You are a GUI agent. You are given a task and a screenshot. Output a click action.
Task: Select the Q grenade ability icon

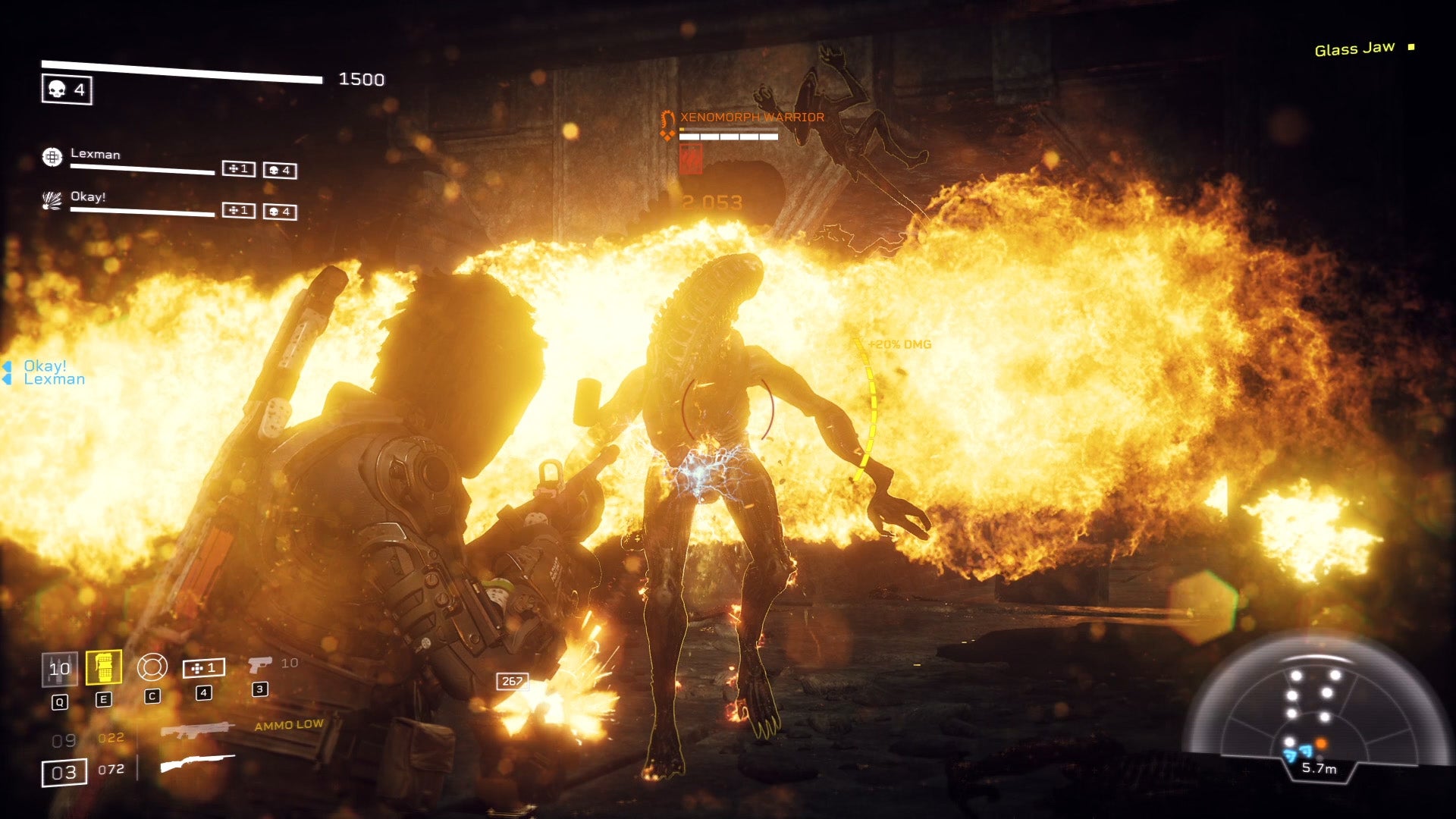point(59,670)
